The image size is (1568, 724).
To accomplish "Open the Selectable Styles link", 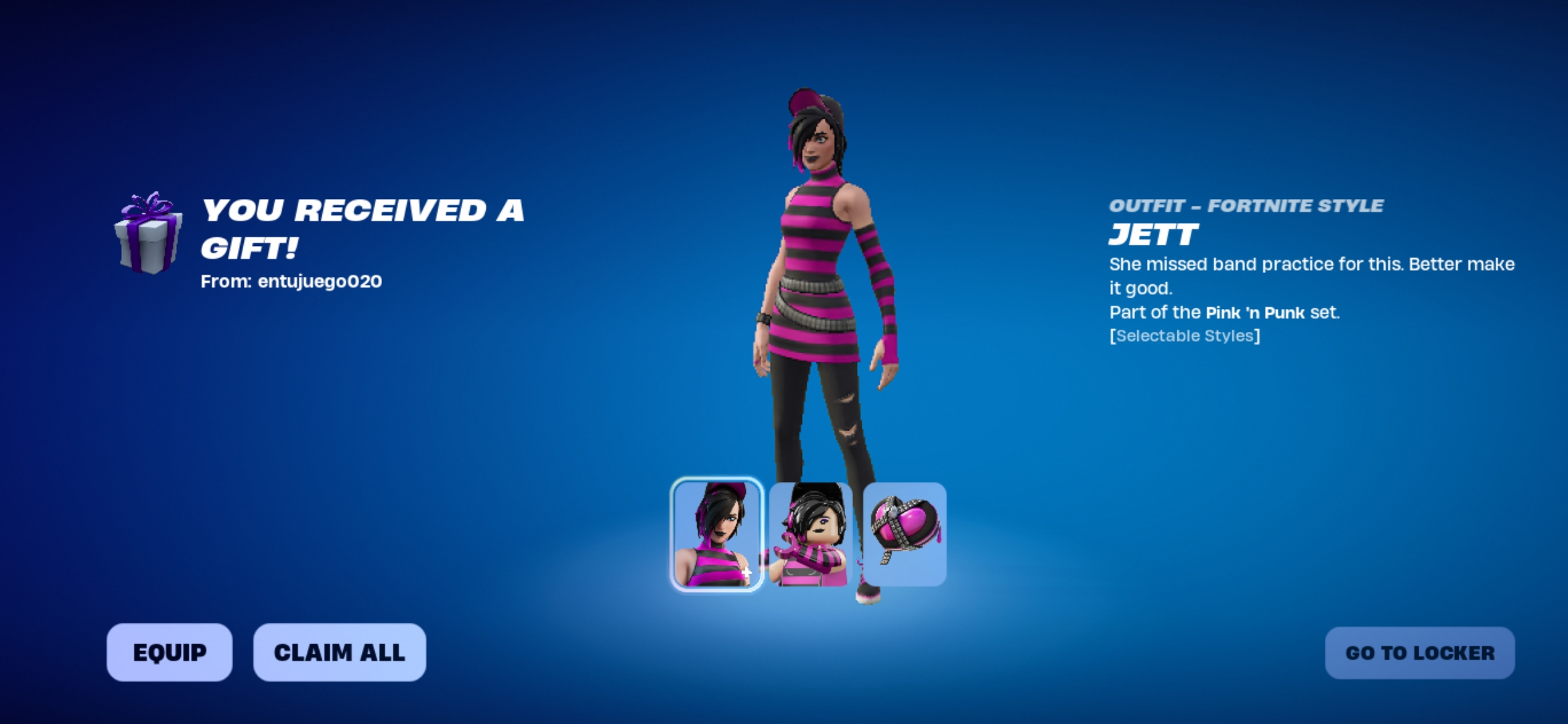I will click(1184, 336).
